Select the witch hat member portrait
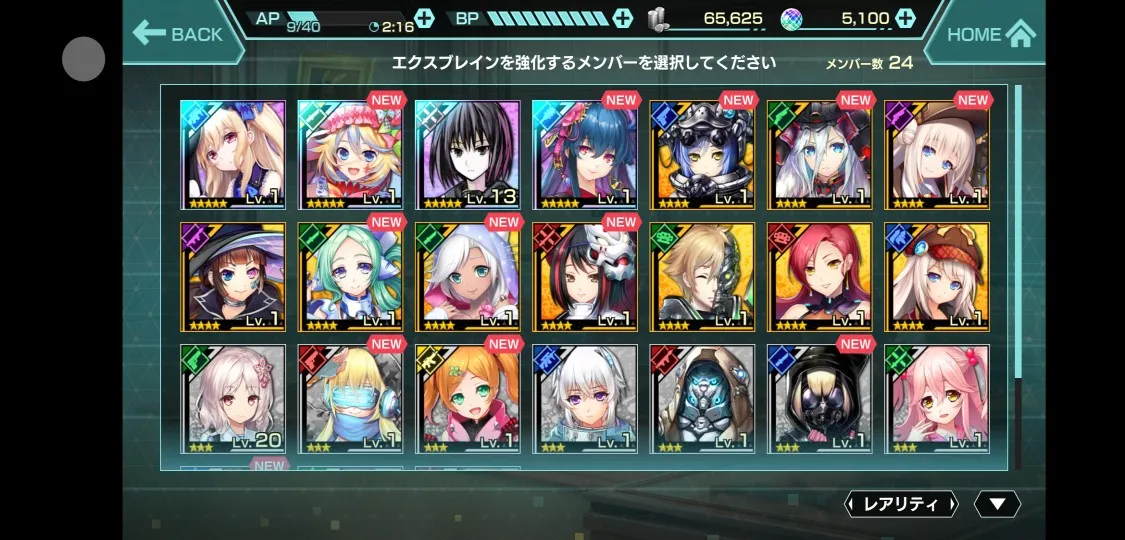The height and width of the screenshot is (540, 1125). coord(232,277)
